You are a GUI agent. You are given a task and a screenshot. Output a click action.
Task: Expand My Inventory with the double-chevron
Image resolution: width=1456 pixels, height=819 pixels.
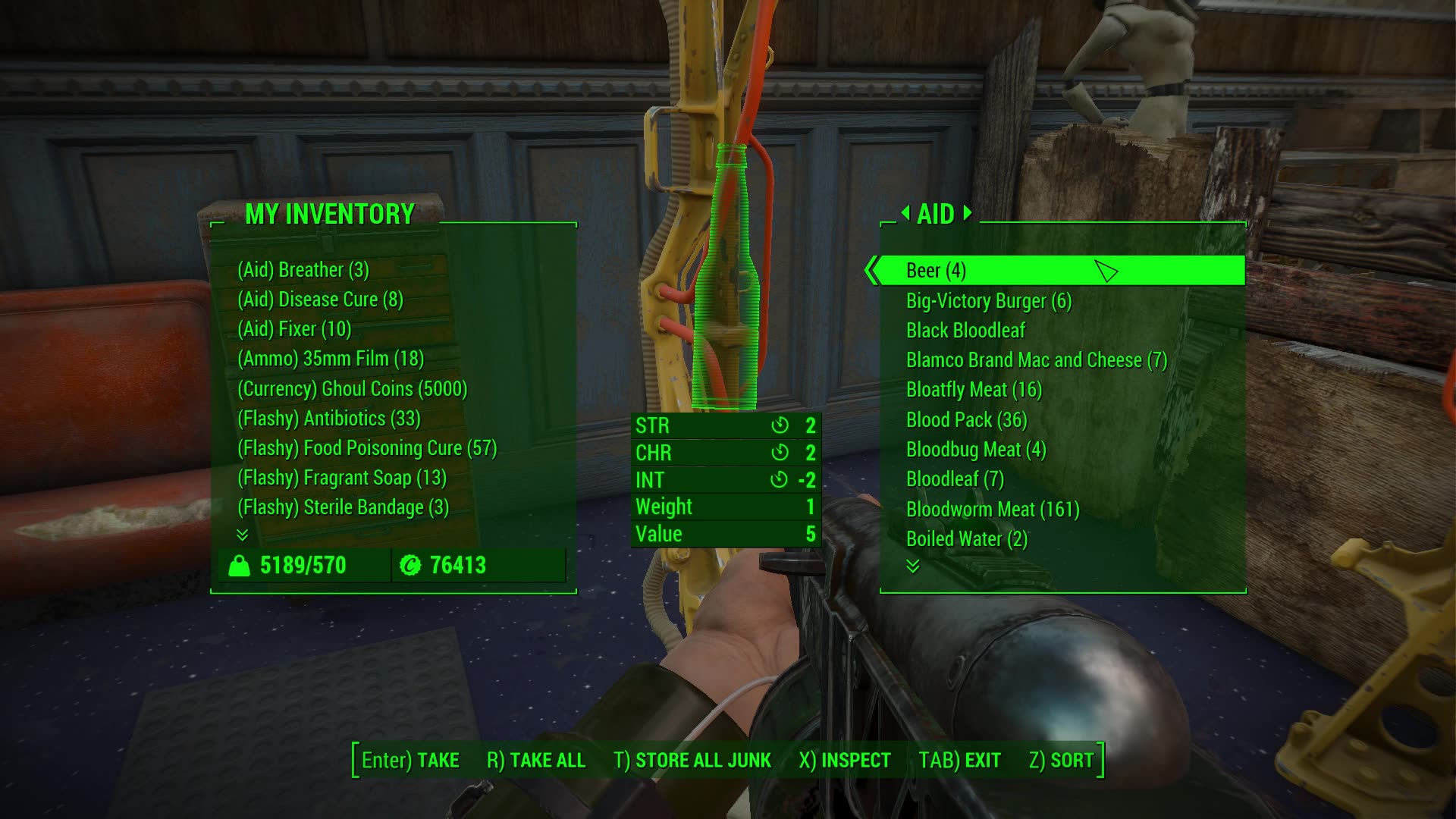point(243,535)
